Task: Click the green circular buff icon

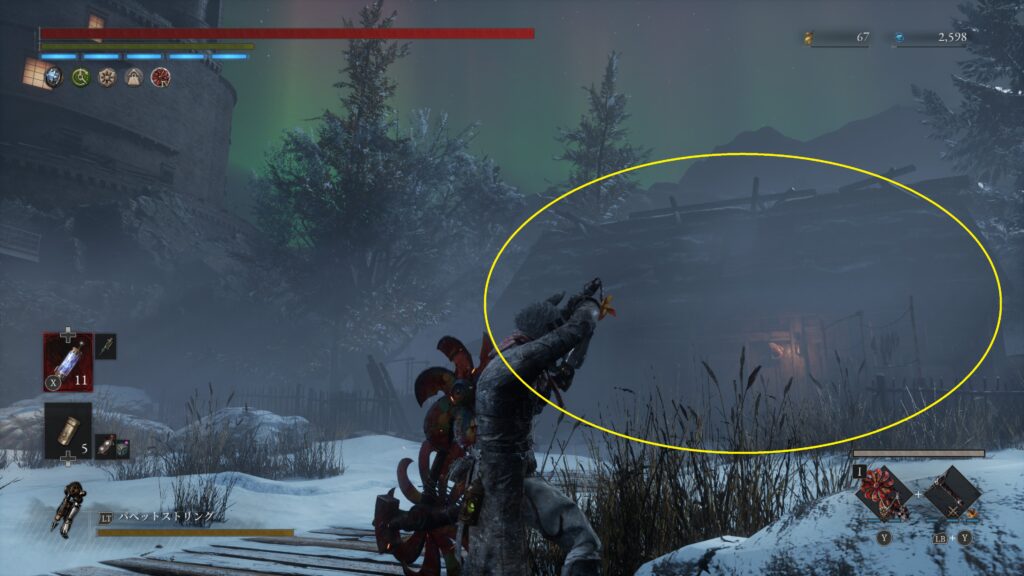Action: [81, 77]
